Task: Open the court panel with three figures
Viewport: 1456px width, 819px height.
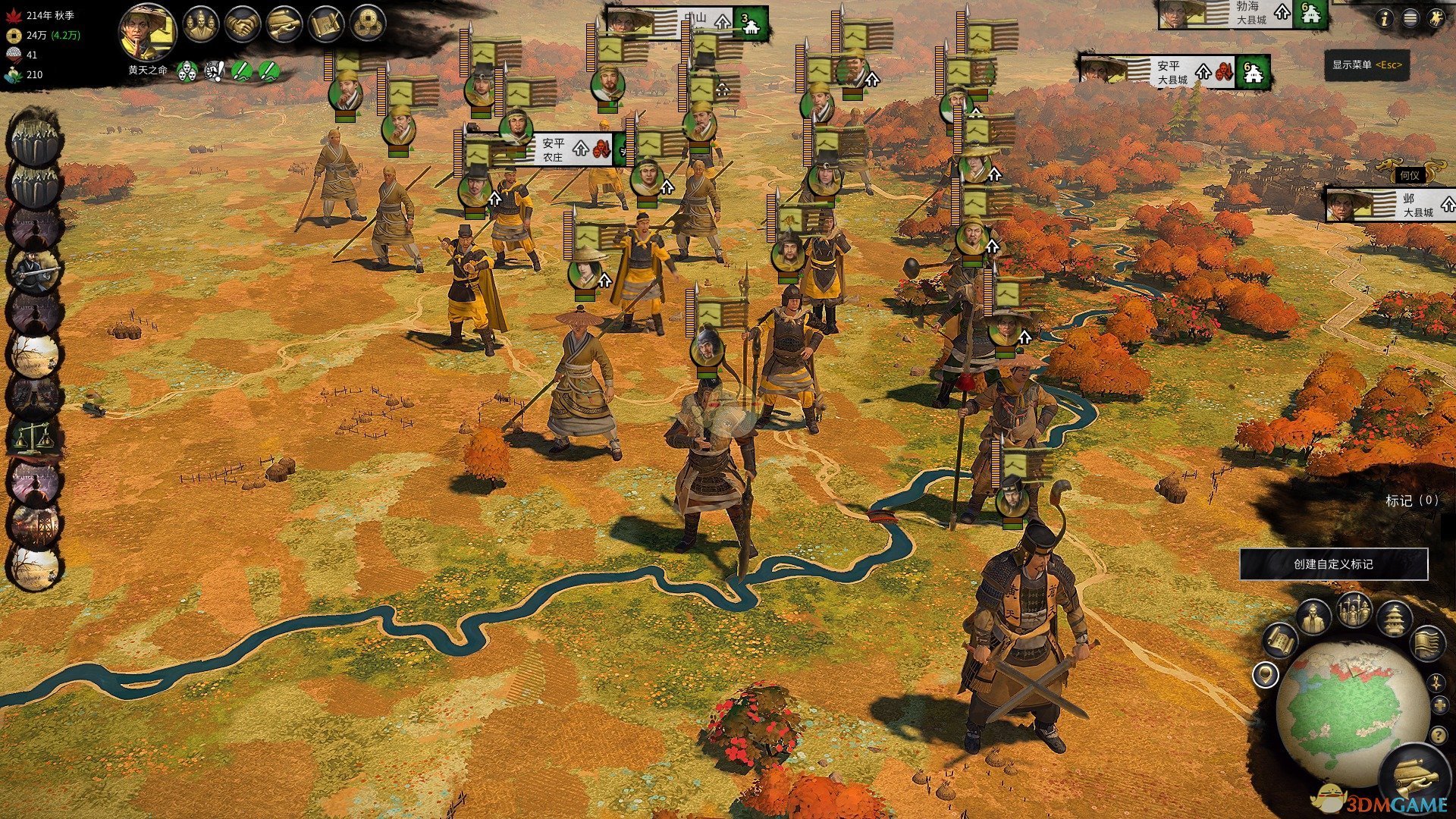Action: (x=201, y=25)
